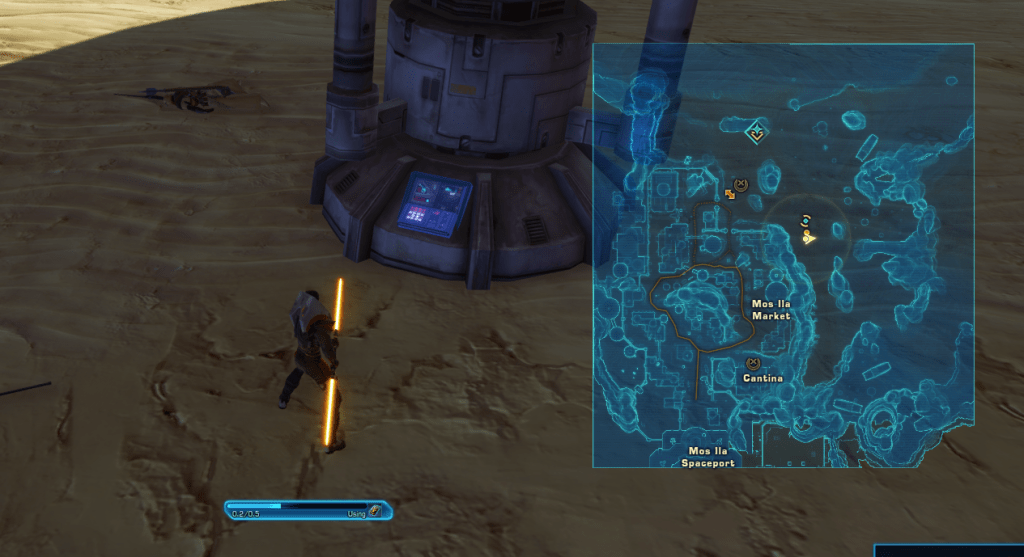Click the diamond-shaped marker on the map
1024x557 pixels.
pyautogui.click(x=757, y=131)
